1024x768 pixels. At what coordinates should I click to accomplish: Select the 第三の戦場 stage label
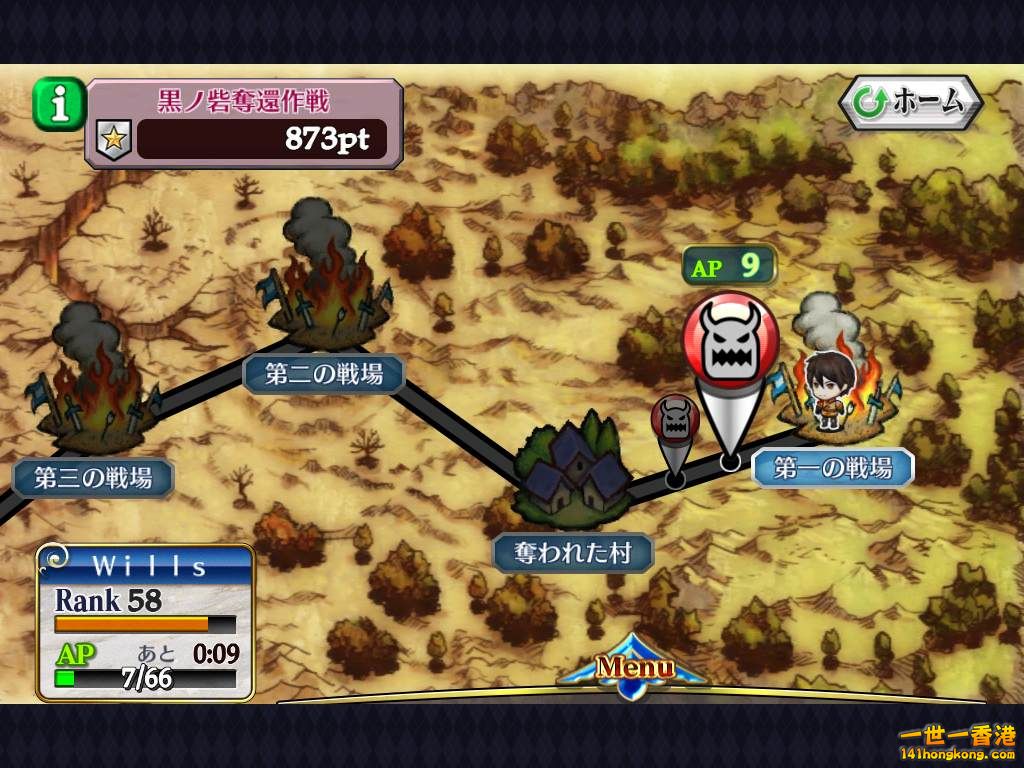93,478
